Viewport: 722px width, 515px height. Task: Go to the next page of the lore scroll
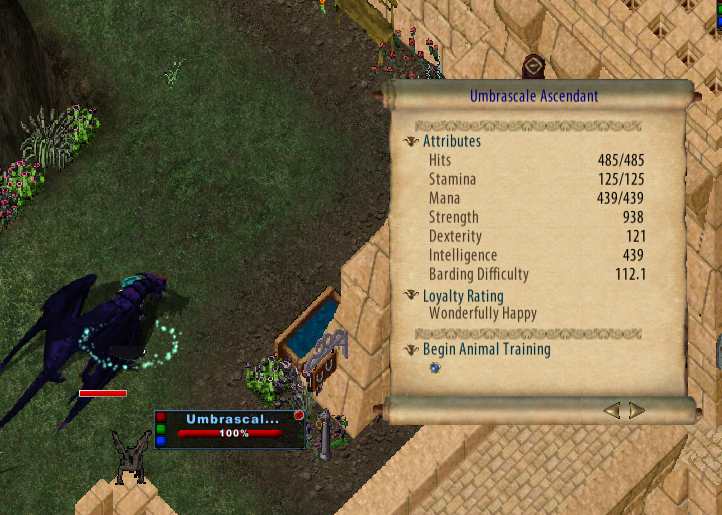click(x=636, y=410)
